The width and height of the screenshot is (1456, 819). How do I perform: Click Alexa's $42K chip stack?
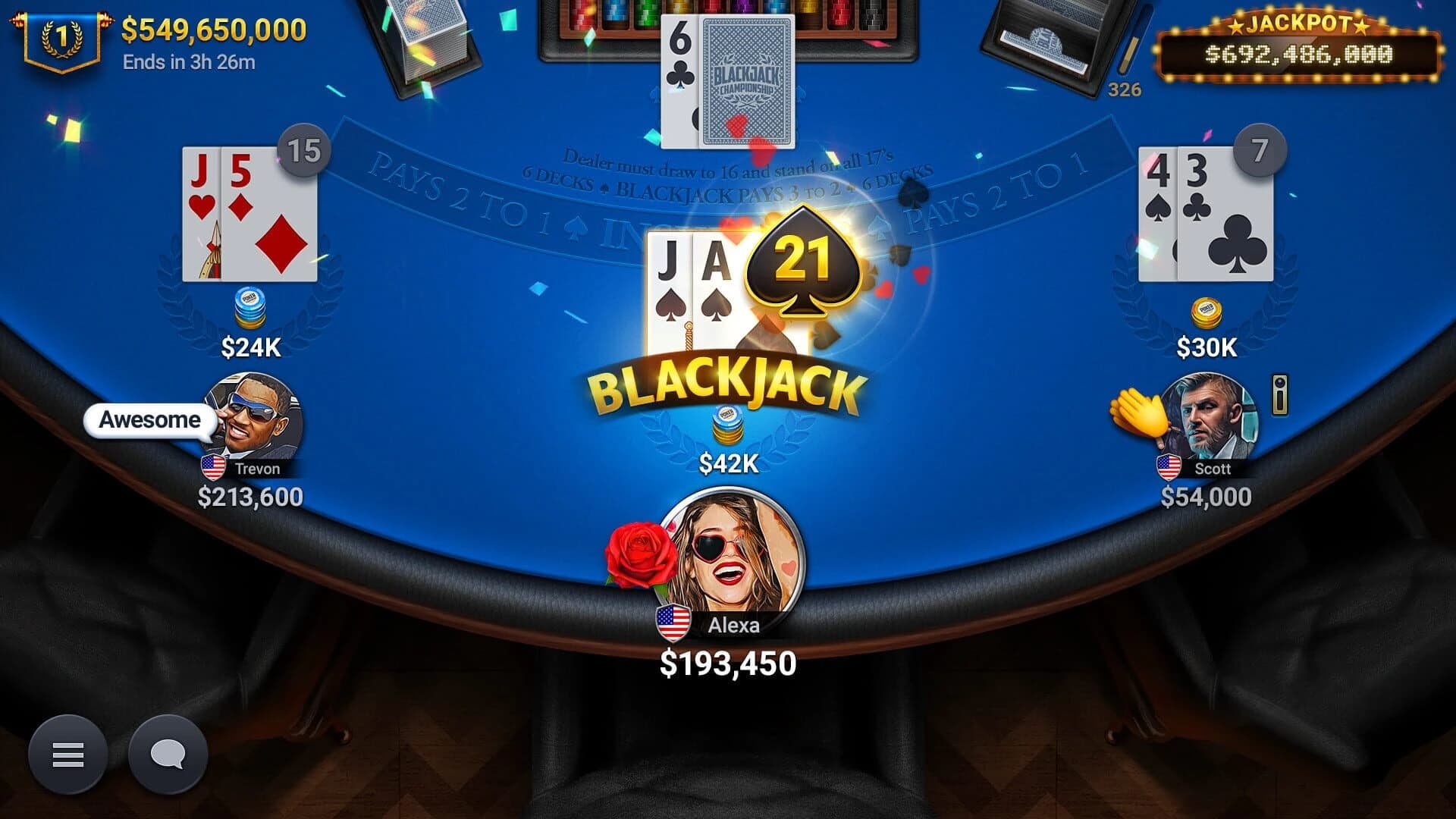pyautogui.click(x=726, y=425)
